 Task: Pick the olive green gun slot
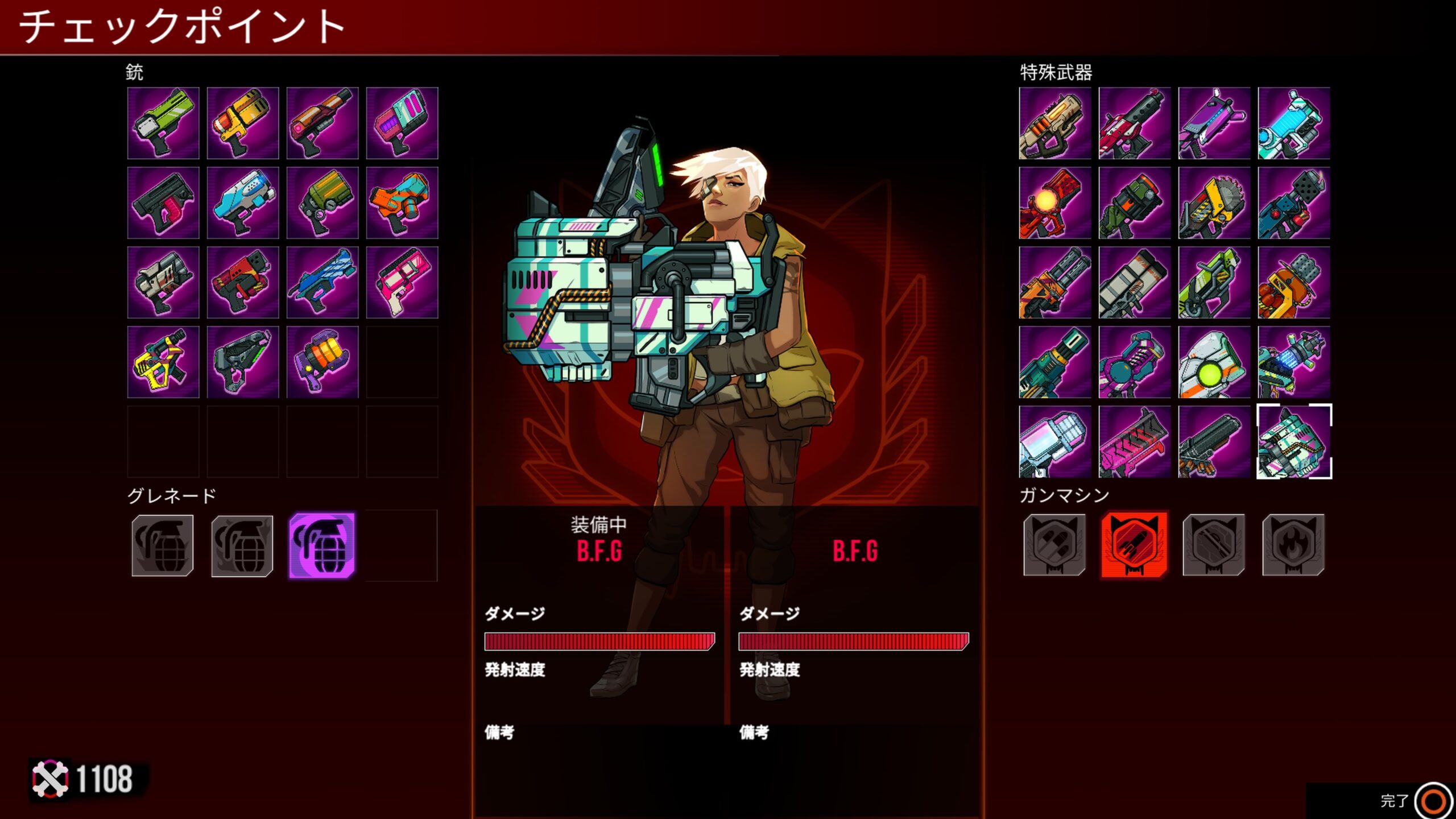pos(322,202)
